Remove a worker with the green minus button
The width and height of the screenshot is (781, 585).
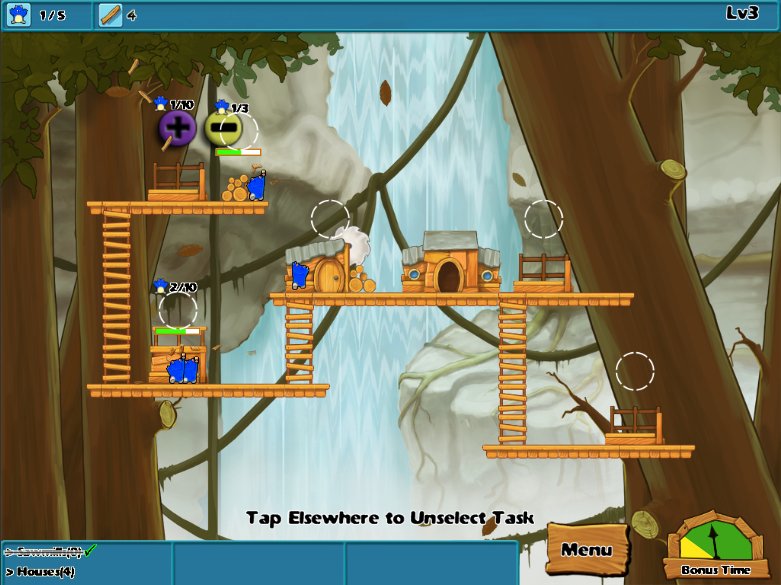point(221,128)
